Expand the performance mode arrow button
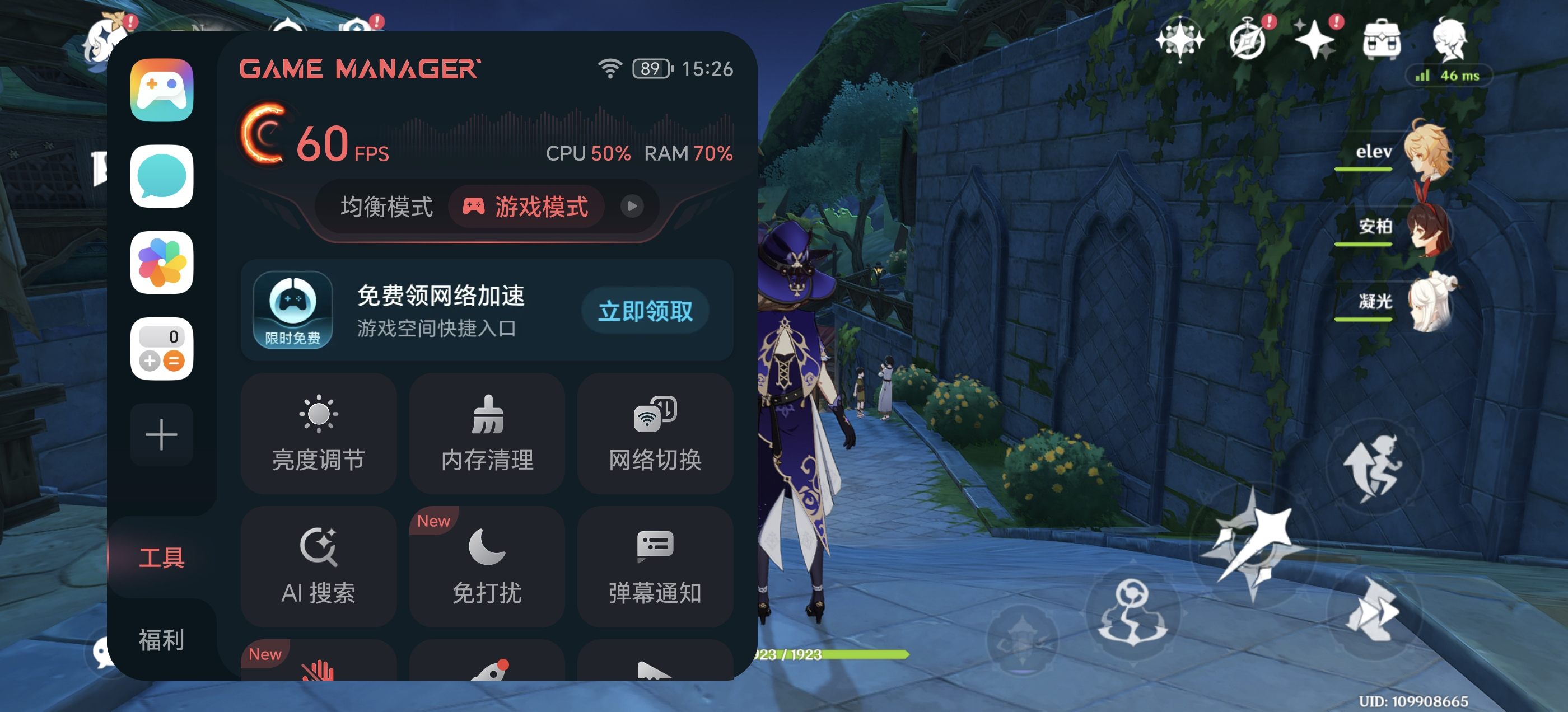The width and height of the screenshot is (1568, 712). [x=632, y=207]
